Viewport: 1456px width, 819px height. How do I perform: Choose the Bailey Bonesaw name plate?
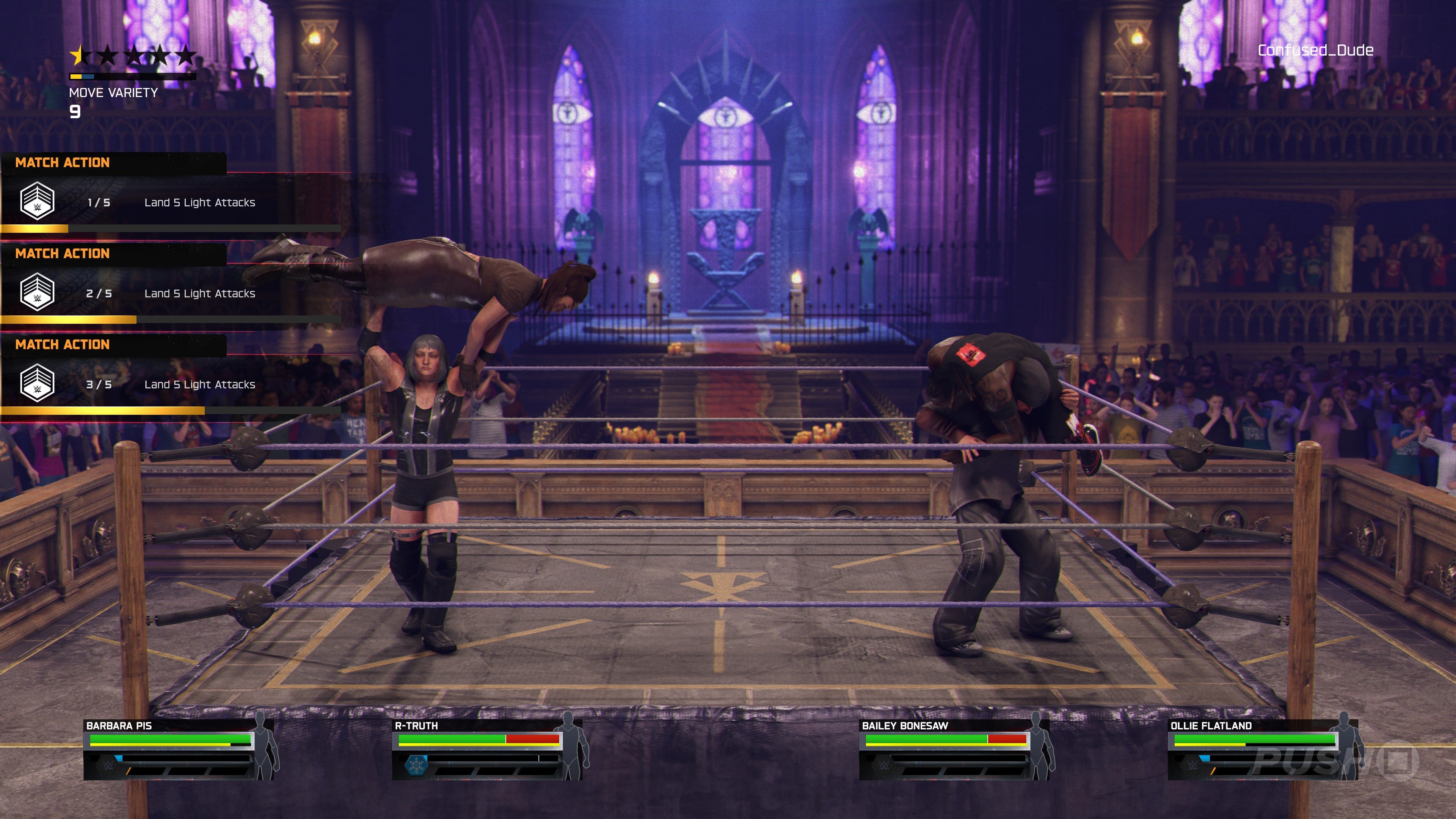click(x=905, y=726)
